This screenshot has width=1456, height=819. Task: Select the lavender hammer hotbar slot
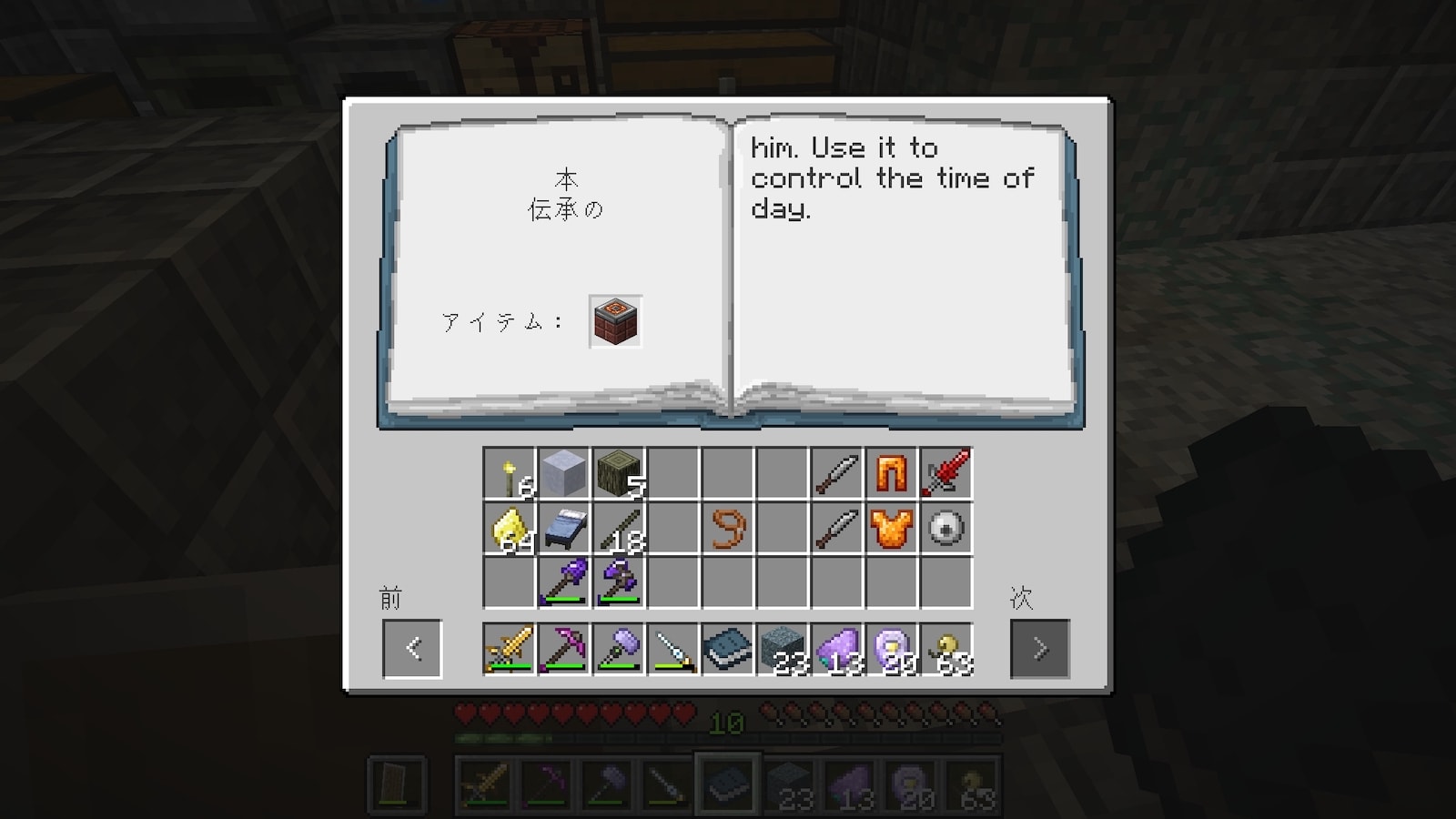618,650
